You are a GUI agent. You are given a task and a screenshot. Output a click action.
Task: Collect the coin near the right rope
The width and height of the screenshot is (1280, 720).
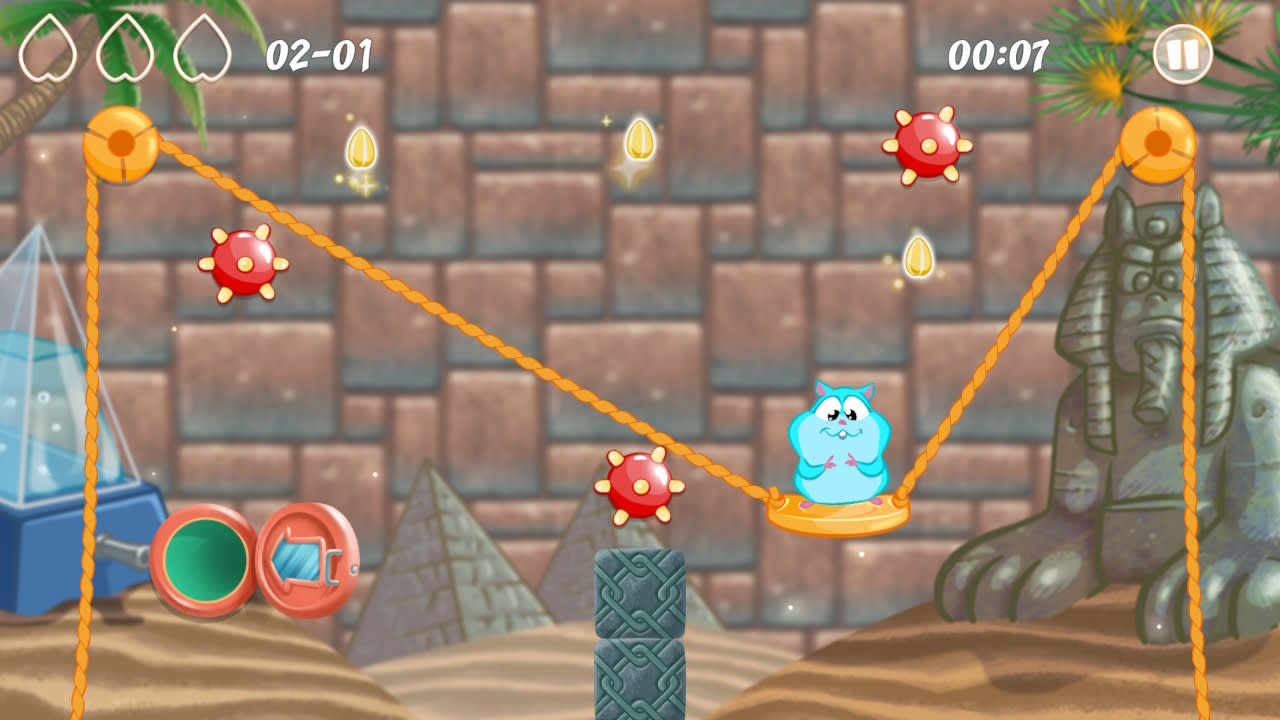click(919, 256)
